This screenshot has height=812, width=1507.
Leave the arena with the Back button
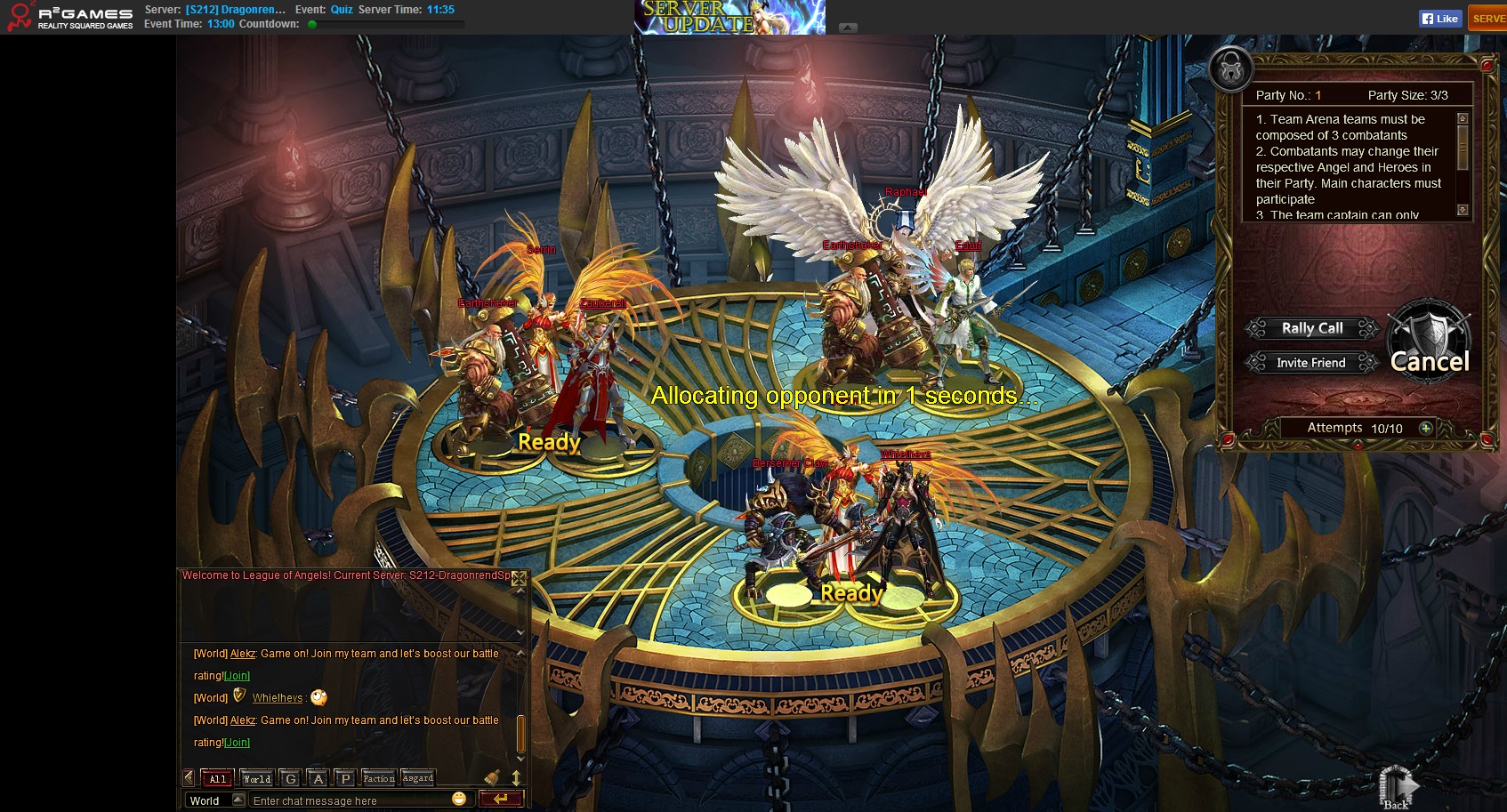[x=1397, y=788]
